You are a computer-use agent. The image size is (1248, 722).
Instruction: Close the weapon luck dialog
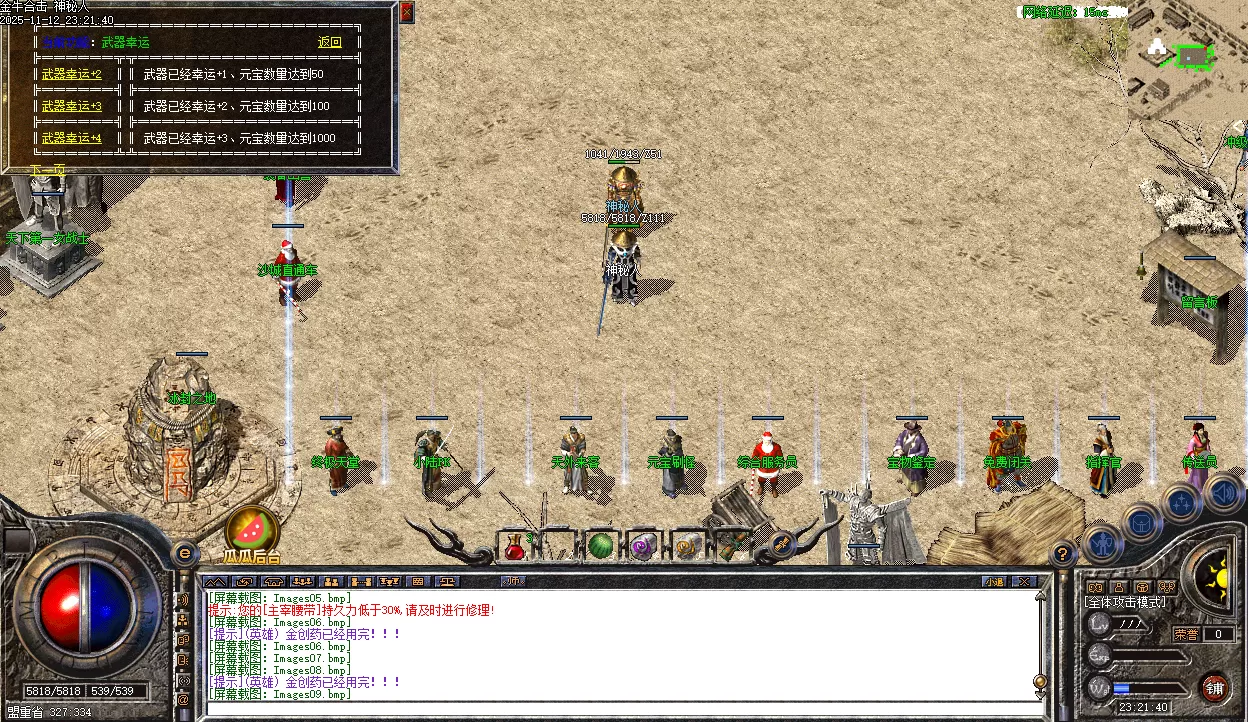[406, 13]
